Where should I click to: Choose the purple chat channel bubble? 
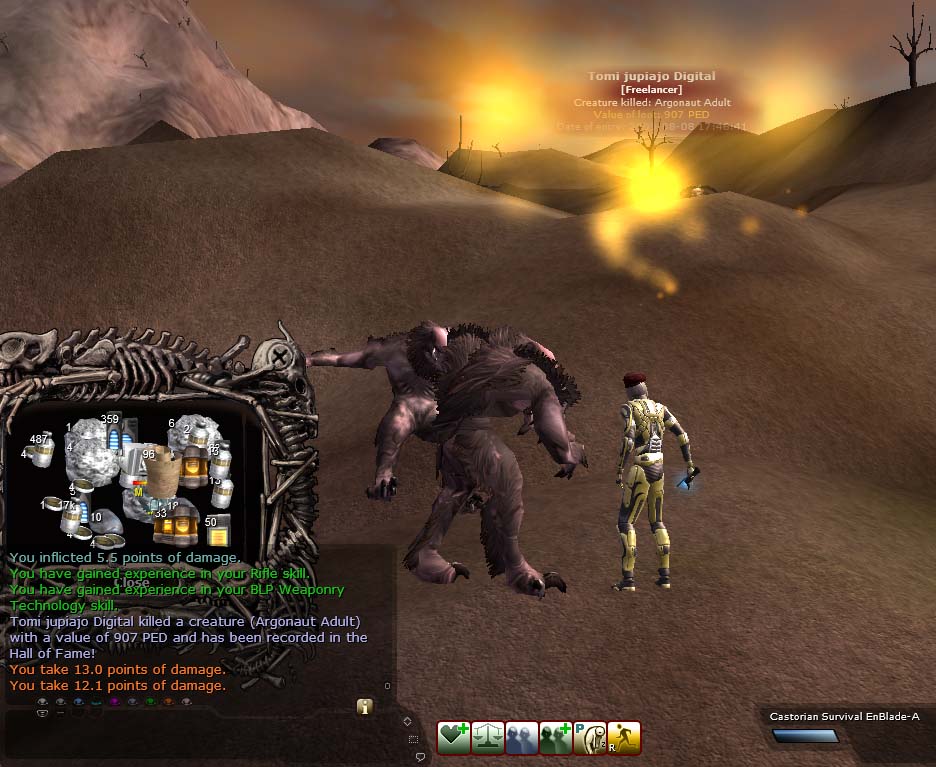pyautogui.click(x=113, y=702)
